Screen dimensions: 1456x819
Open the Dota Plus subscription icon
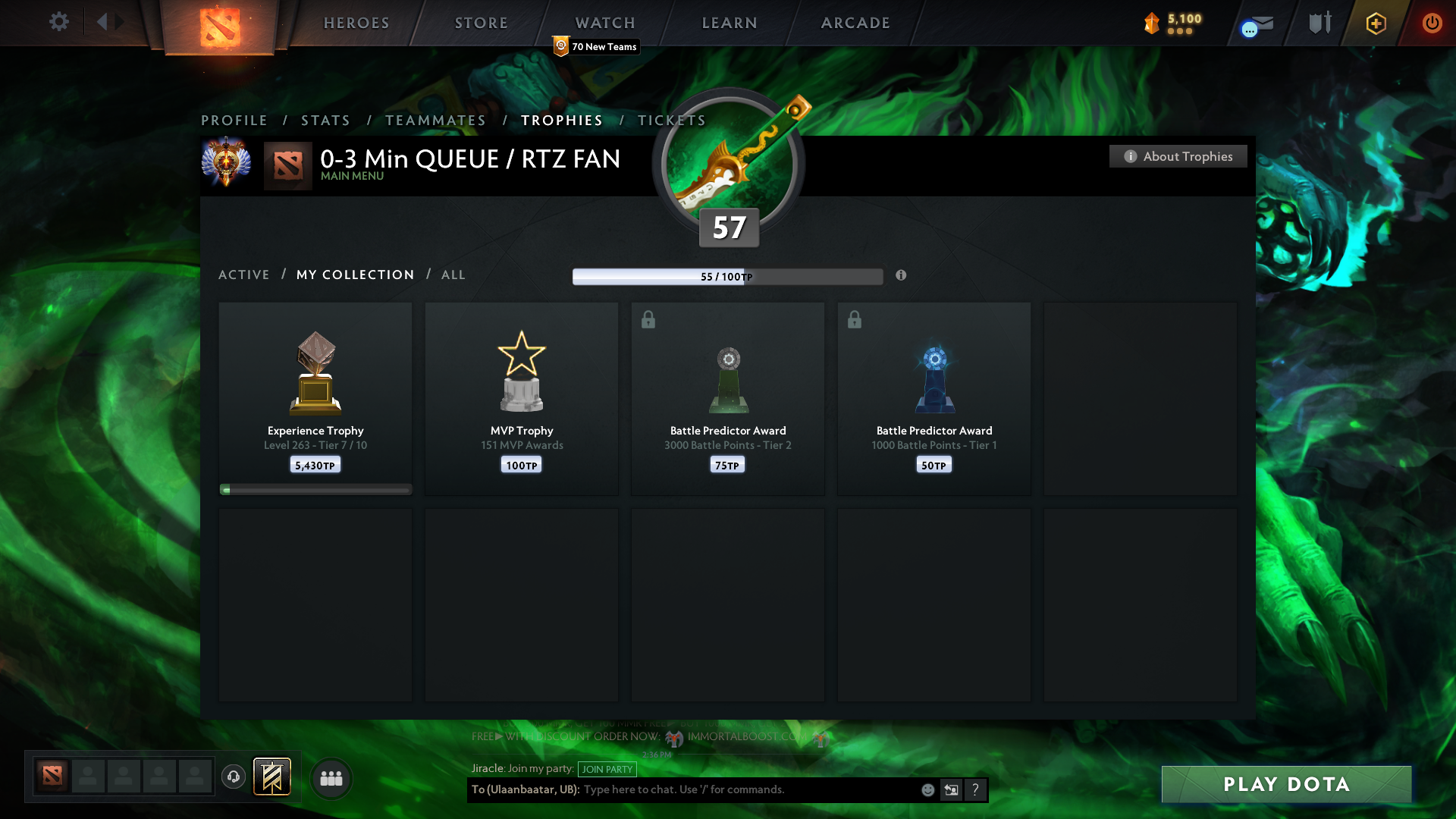tap(1375, 23)
